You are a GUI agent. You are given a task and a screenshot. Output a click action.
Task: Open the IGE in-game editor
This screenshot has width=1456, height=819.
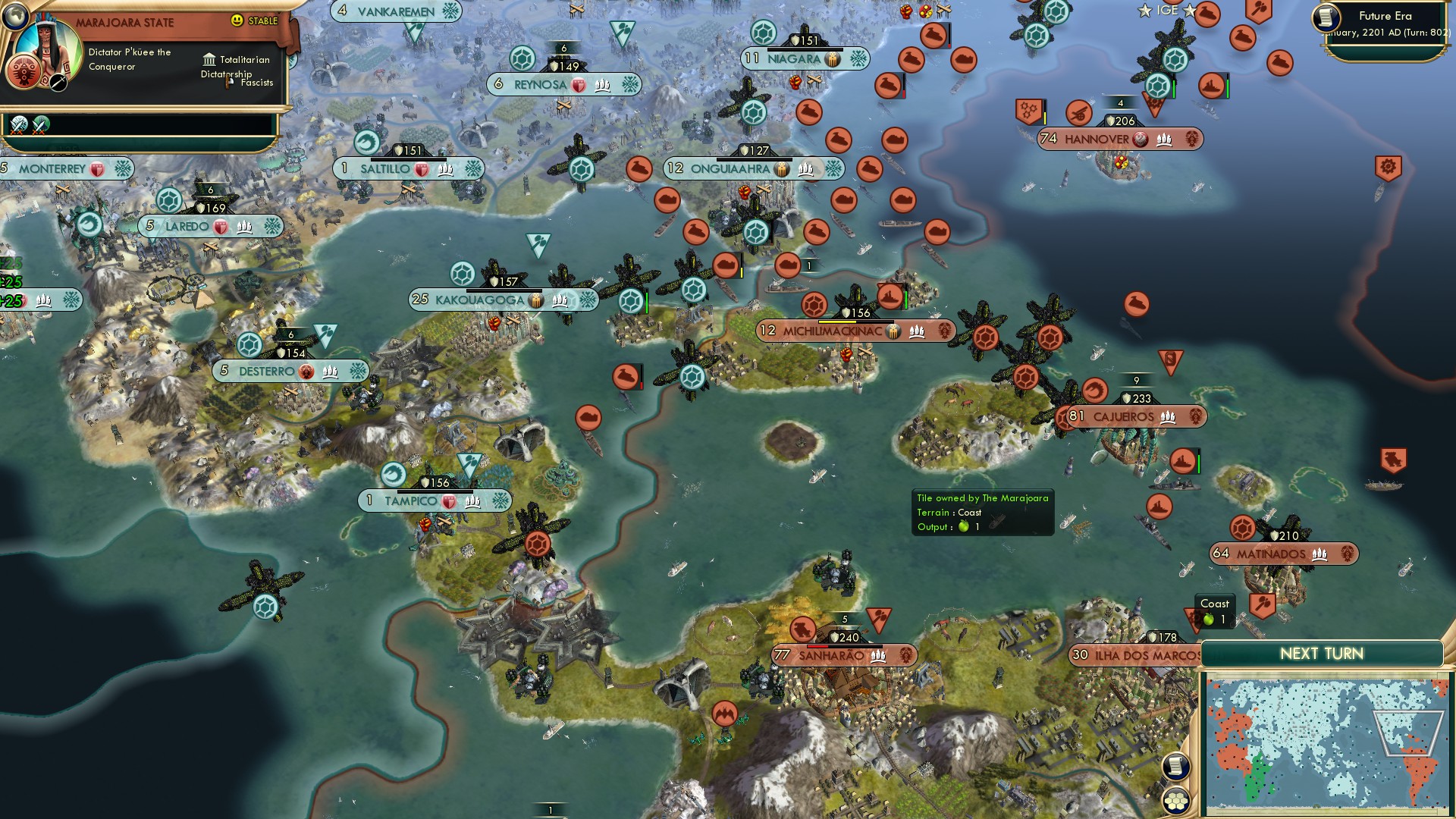coord(1167,11)
